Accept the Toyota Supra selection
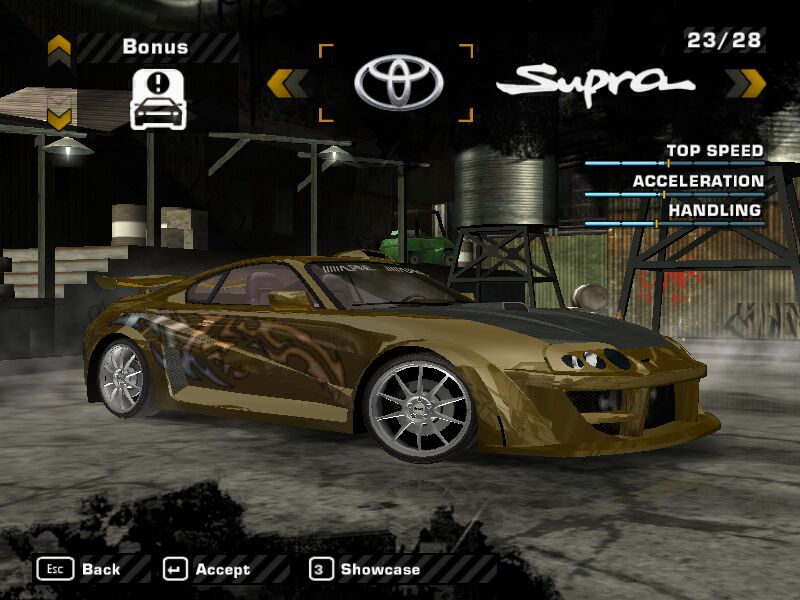Screen dimensions: 800x600 [x=207, y=569]
